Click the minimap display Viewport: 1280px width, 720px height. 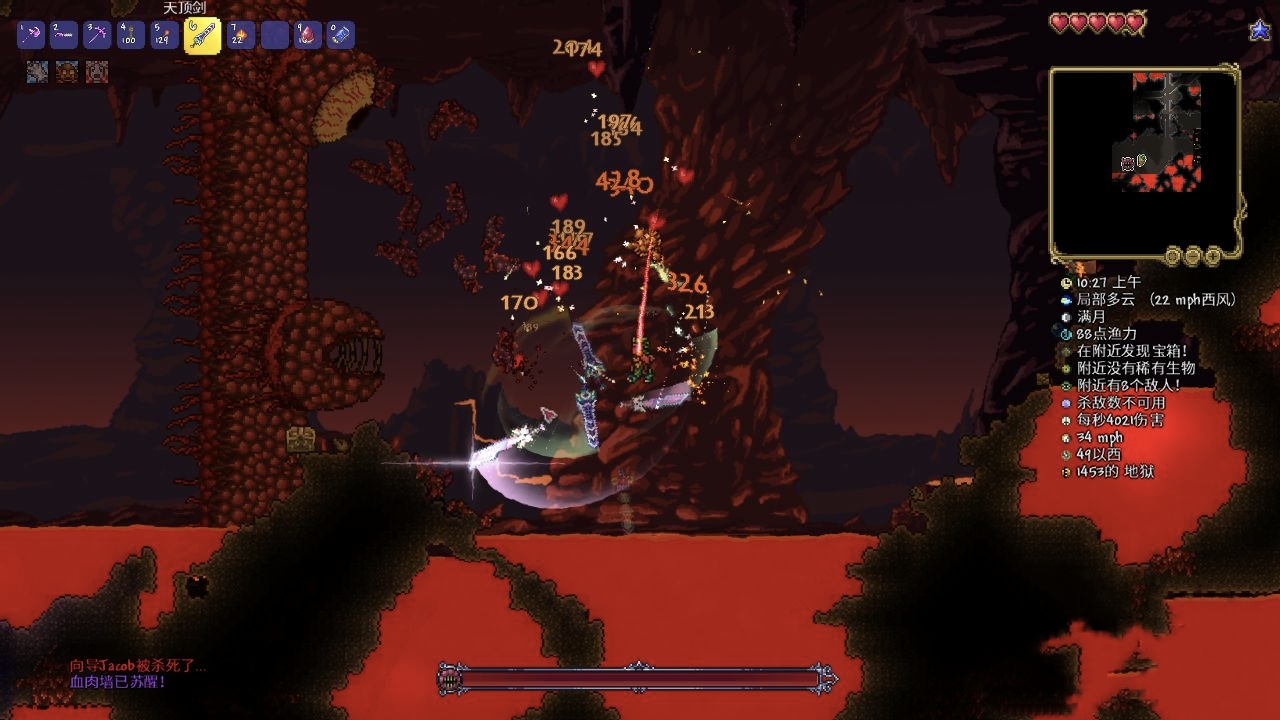pos(1145,160)
